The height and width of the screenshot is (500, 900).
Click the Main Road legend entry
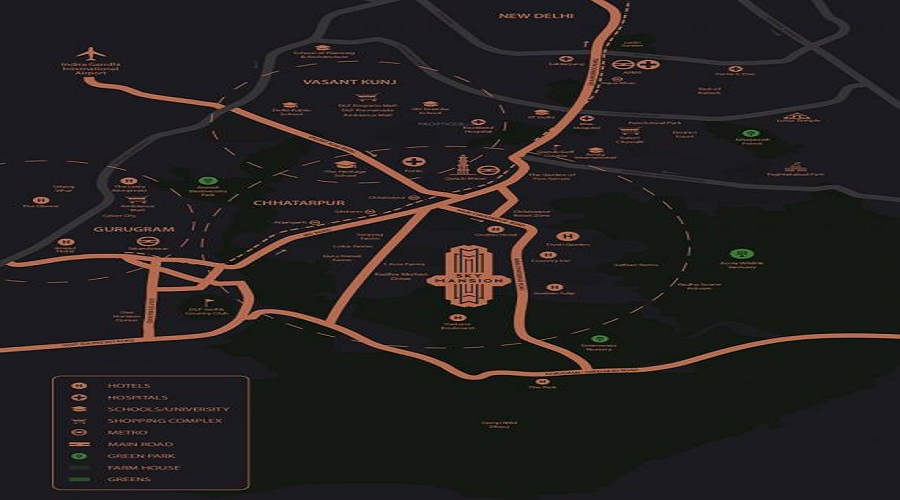[x=79, y=444]
